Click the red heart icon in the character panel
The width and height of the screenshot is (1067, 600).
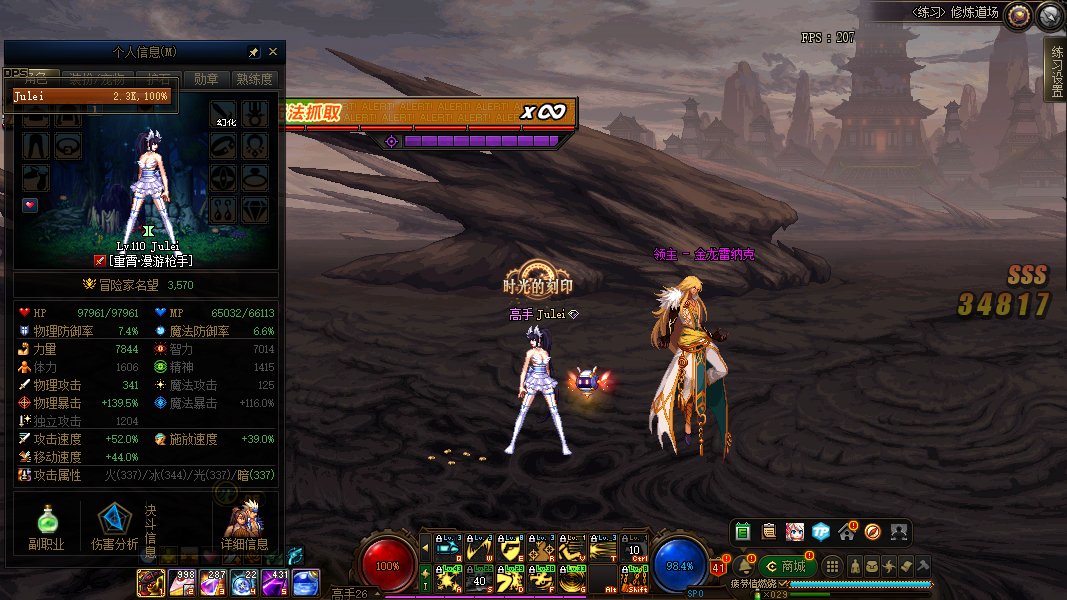pyautogui.click(x=30, y=205)
